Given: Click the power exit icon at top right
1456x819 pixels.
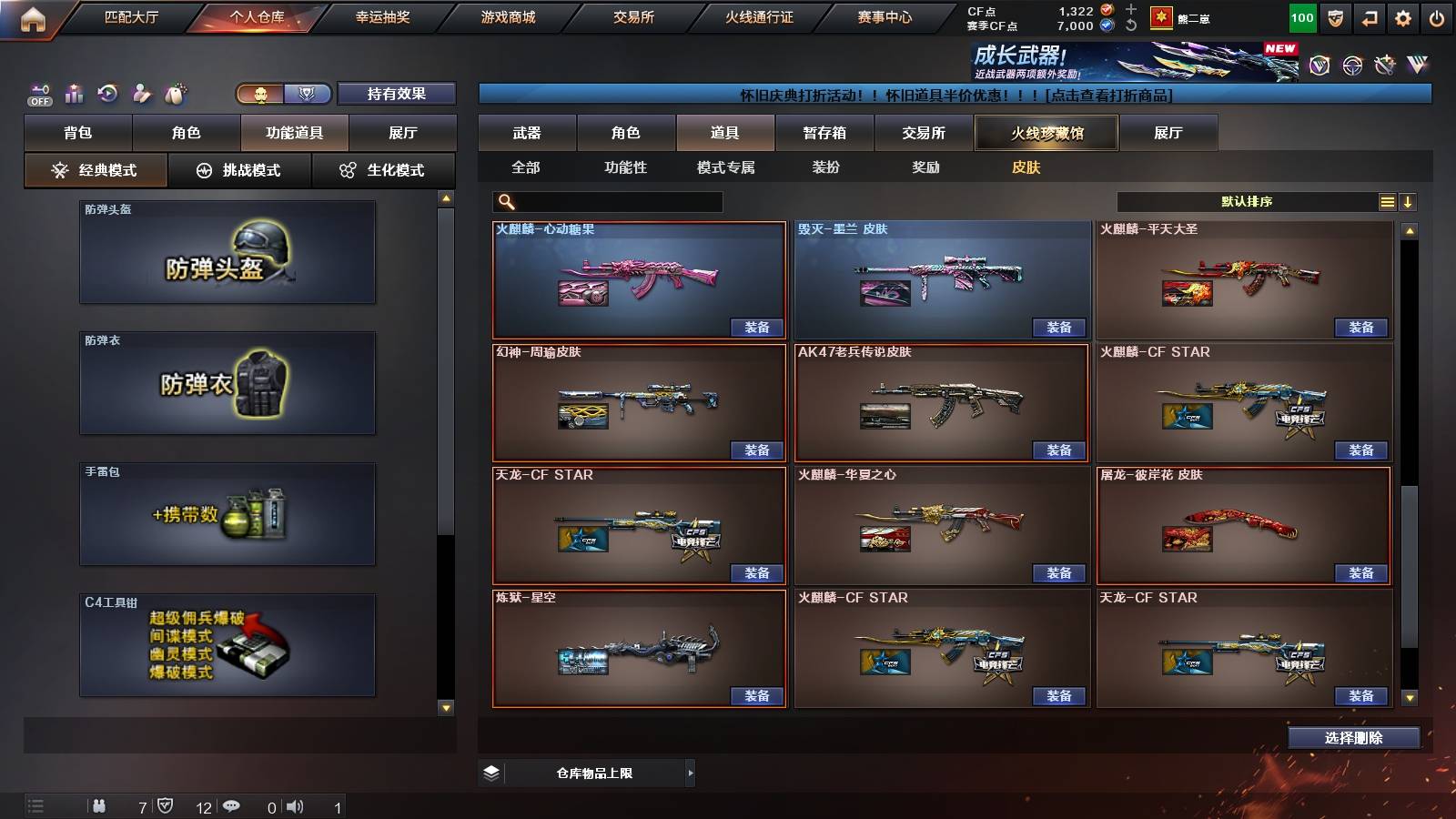Looking at the screenshot, I should pos(1438,16).
